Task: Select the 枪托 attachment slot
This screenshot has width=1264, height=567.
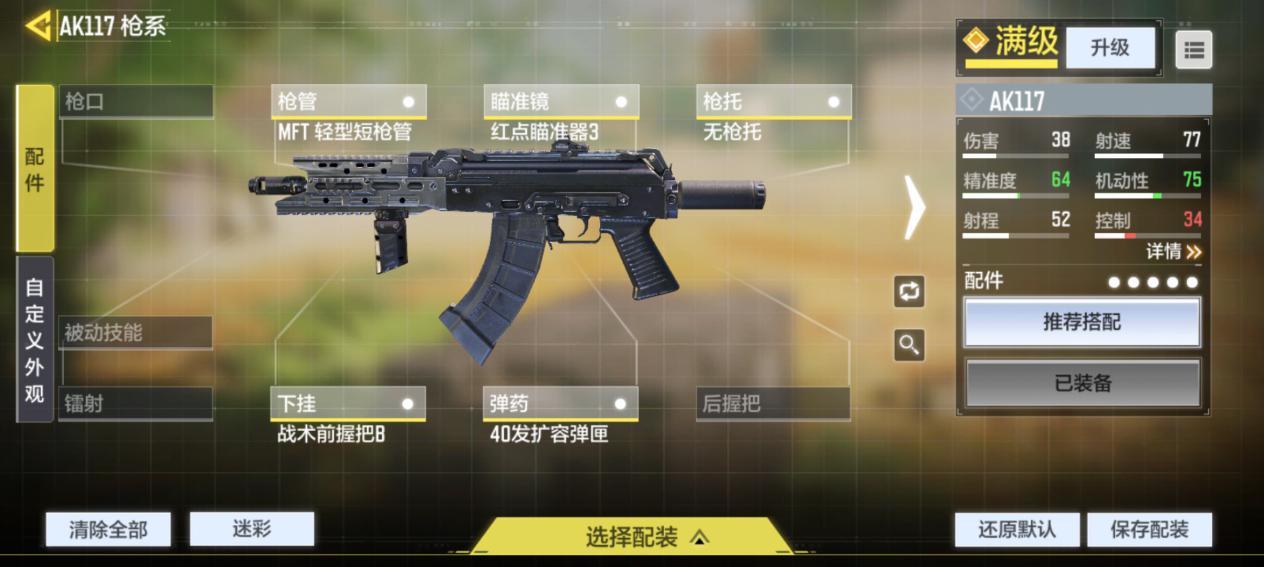Action: point(773,102)
